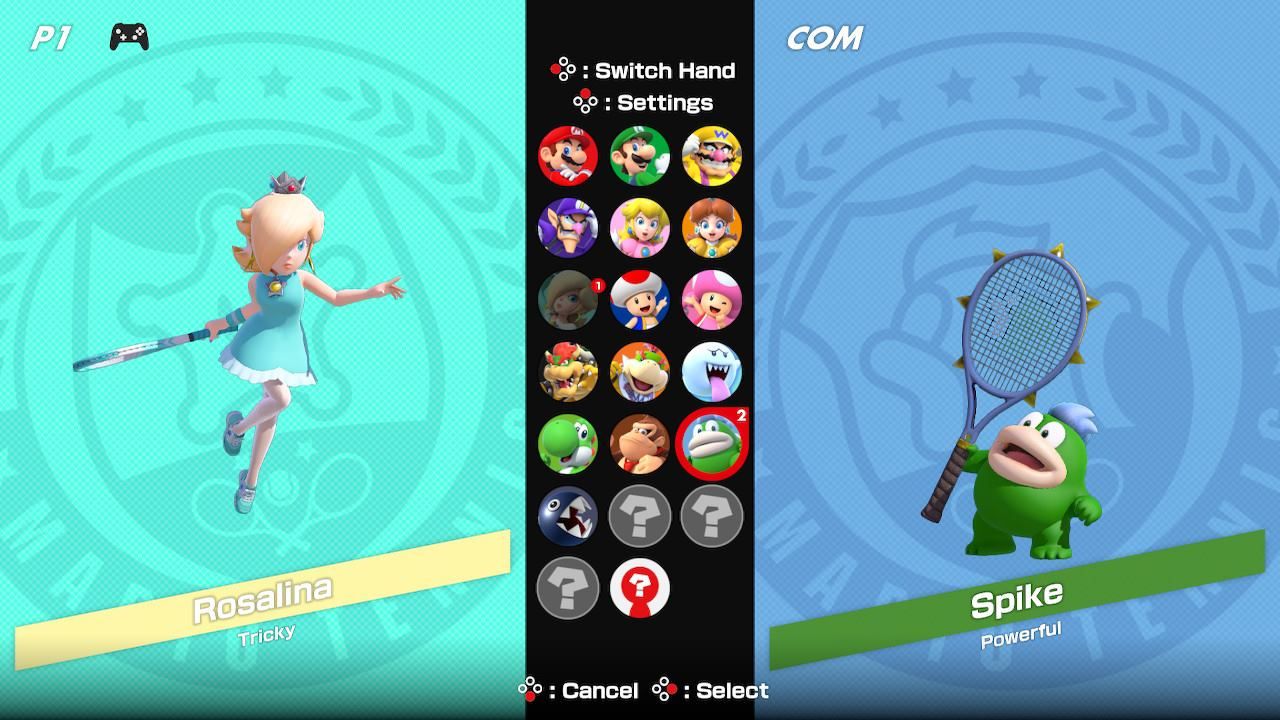The image size is (1280, 720).
Task: Select Bowser from the character grid
Action: [x=567, y=372]
